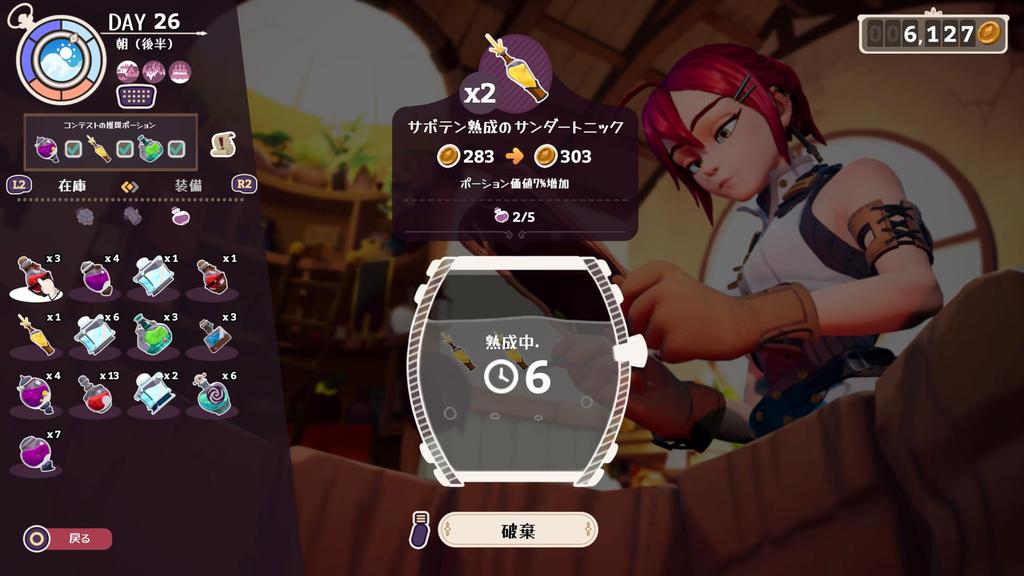Switch to the 装備 equipment tab
Image resolution: width=1024 pixels, height=576 pixels.
click(189, 185)
